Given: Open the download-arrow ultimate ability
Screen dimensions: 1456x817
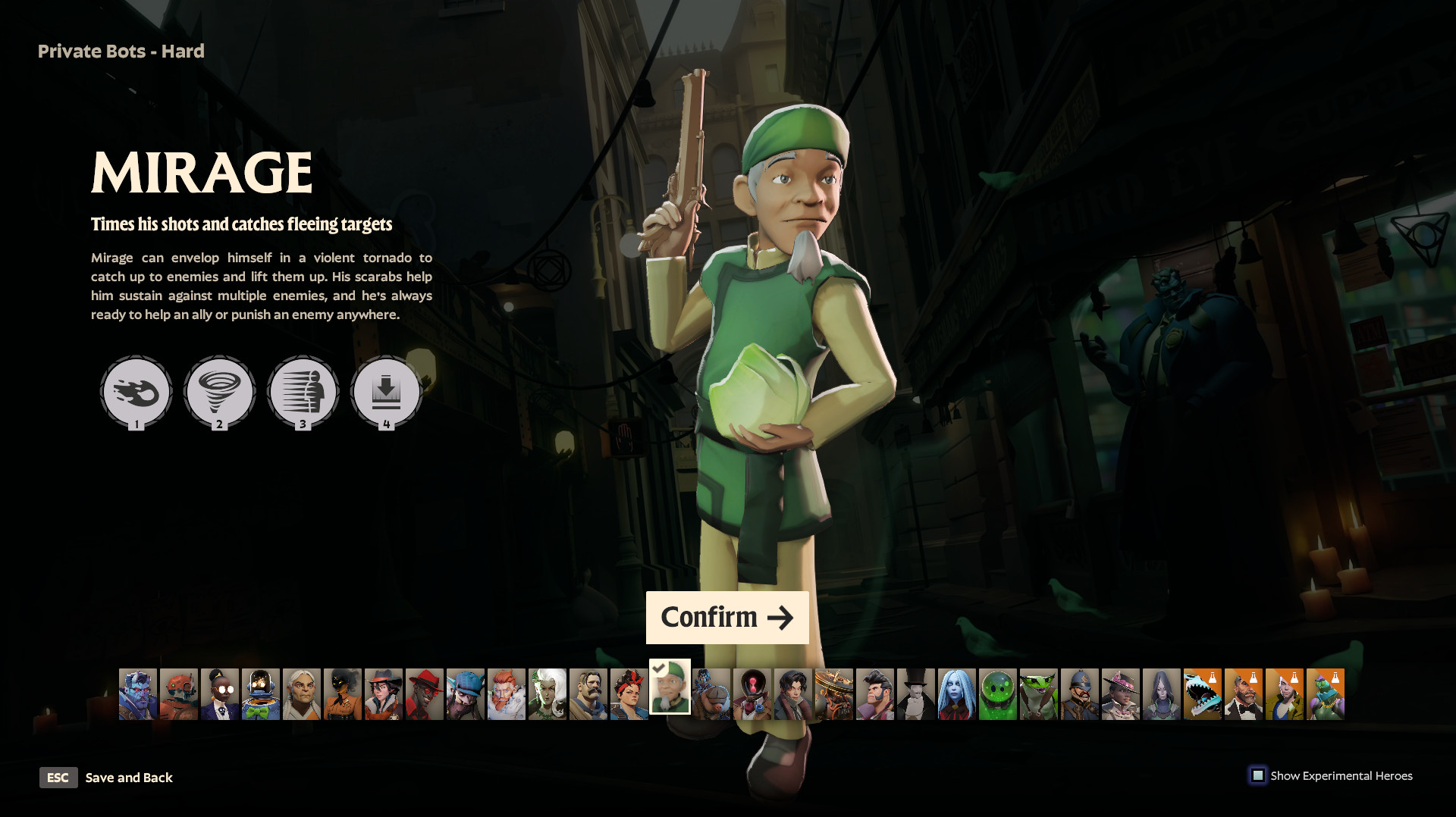Looking at the screenshot, I should tap(386, 392).
